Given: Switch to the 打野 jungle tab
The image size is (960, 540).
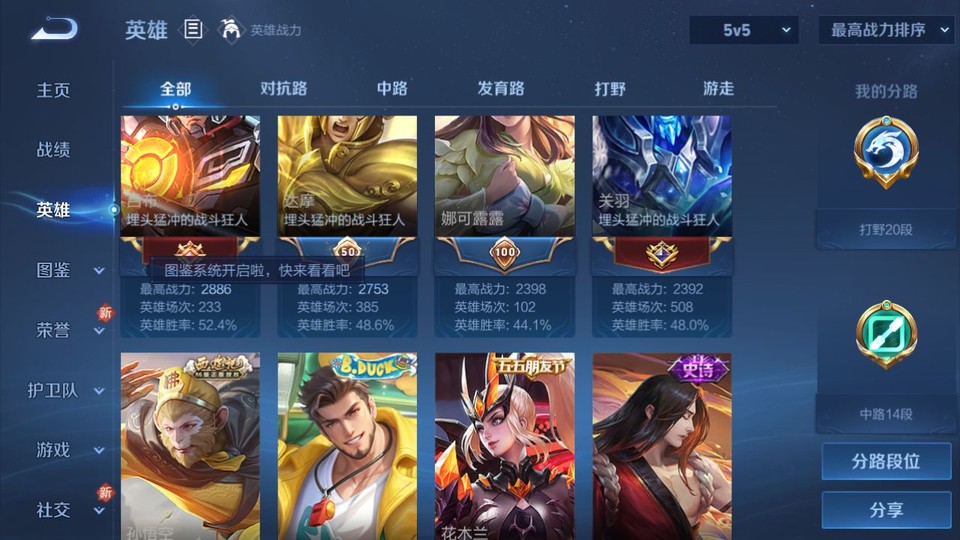Looking at the screenshot, I should pos(610,88).
